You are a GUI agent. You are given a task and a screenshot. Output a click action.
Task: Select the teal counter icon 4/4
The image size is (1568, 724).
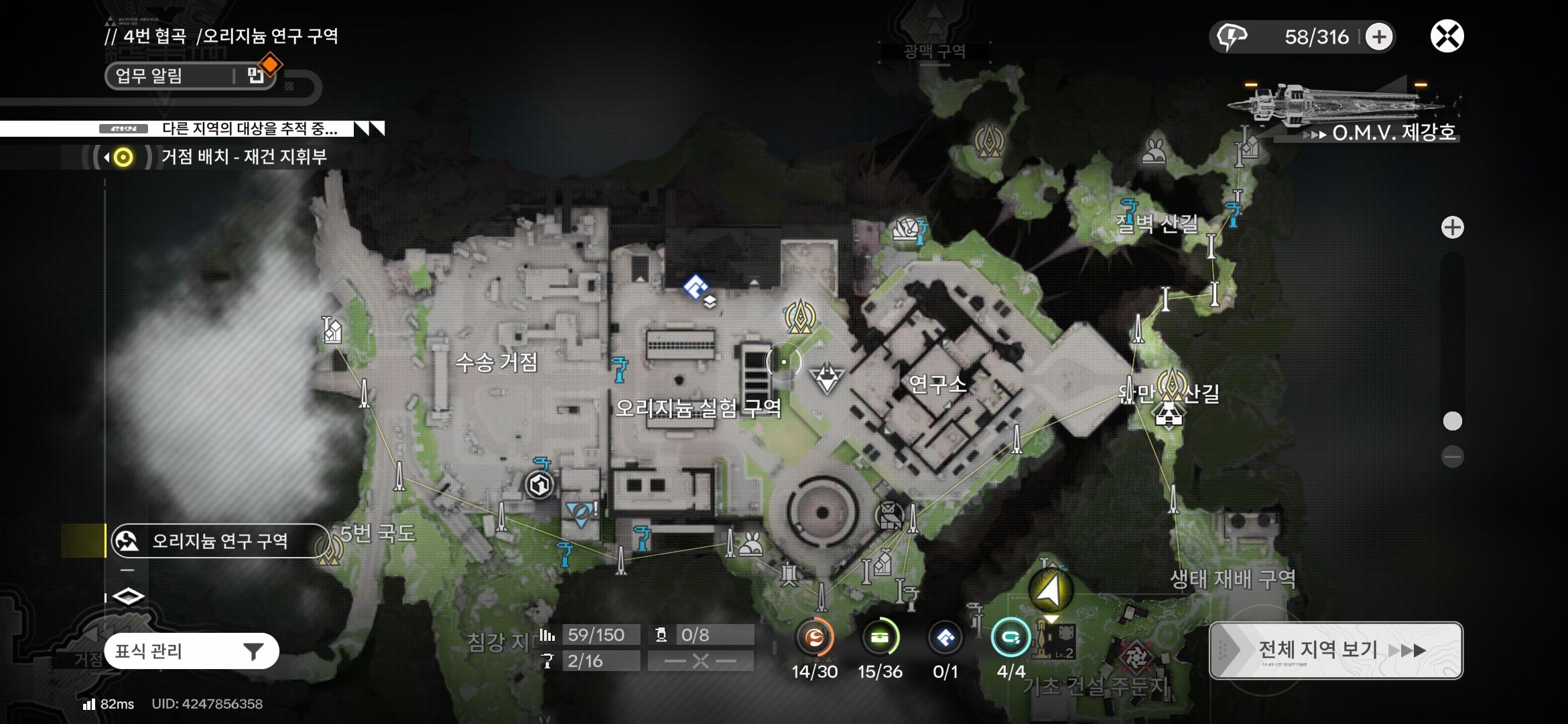(1010, 638)
